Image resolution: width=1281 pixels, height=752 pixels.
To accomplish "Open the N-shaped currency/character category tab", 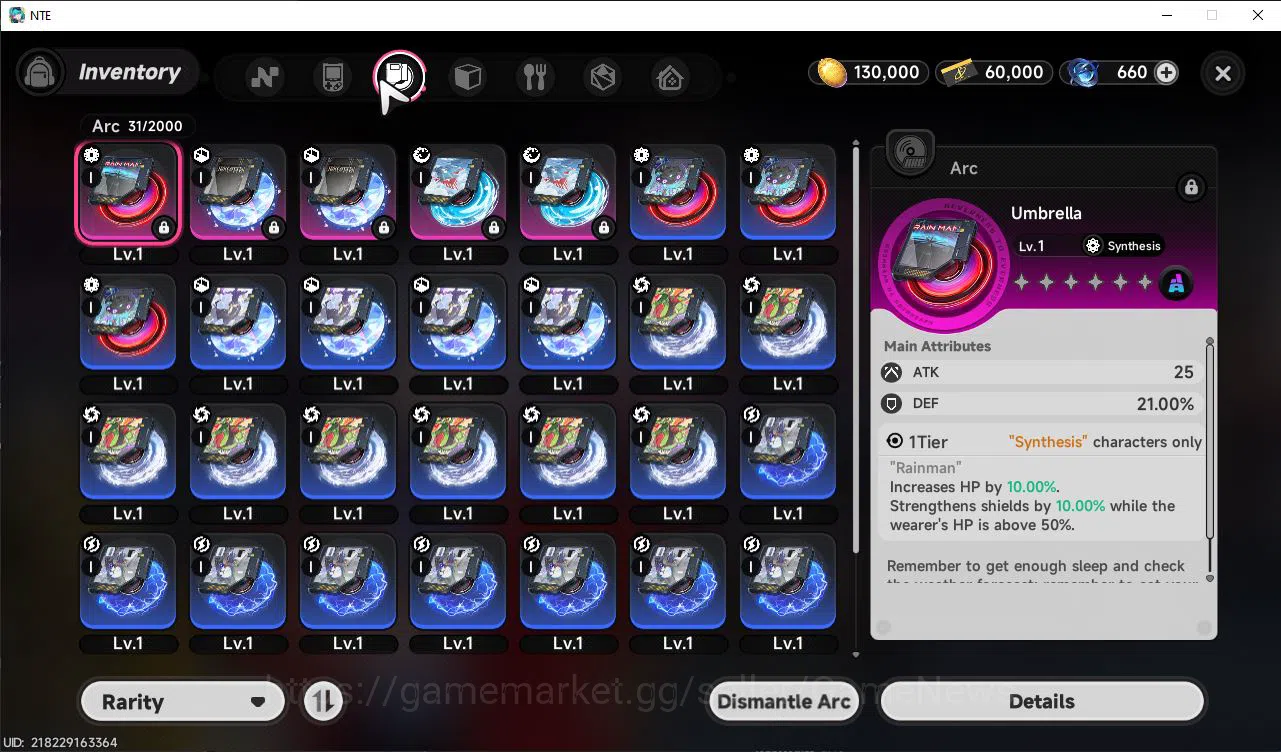I will tap(264, 76).
